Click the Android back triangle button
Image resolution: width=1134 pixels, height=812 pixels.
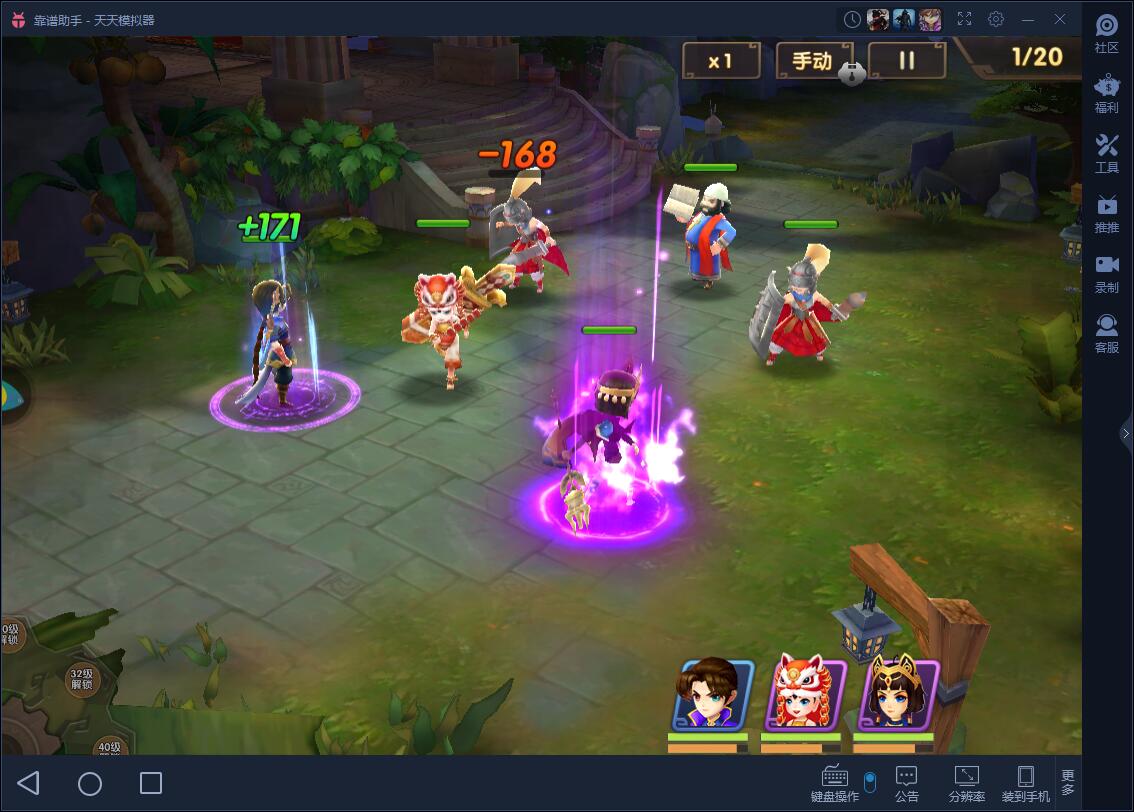(29, 783)
